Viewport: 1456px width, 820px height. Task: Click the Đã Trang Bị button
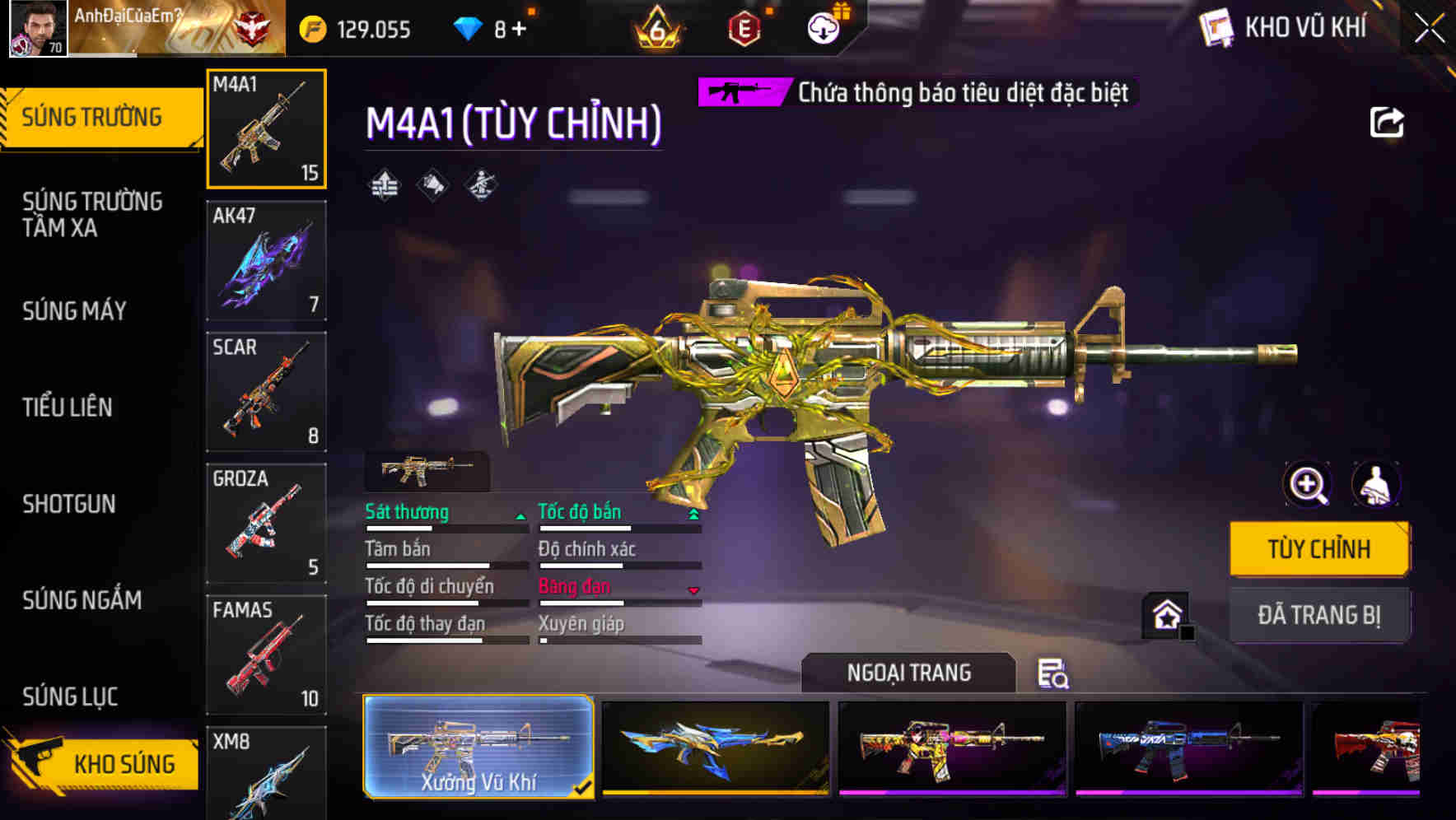point(1318,614)
